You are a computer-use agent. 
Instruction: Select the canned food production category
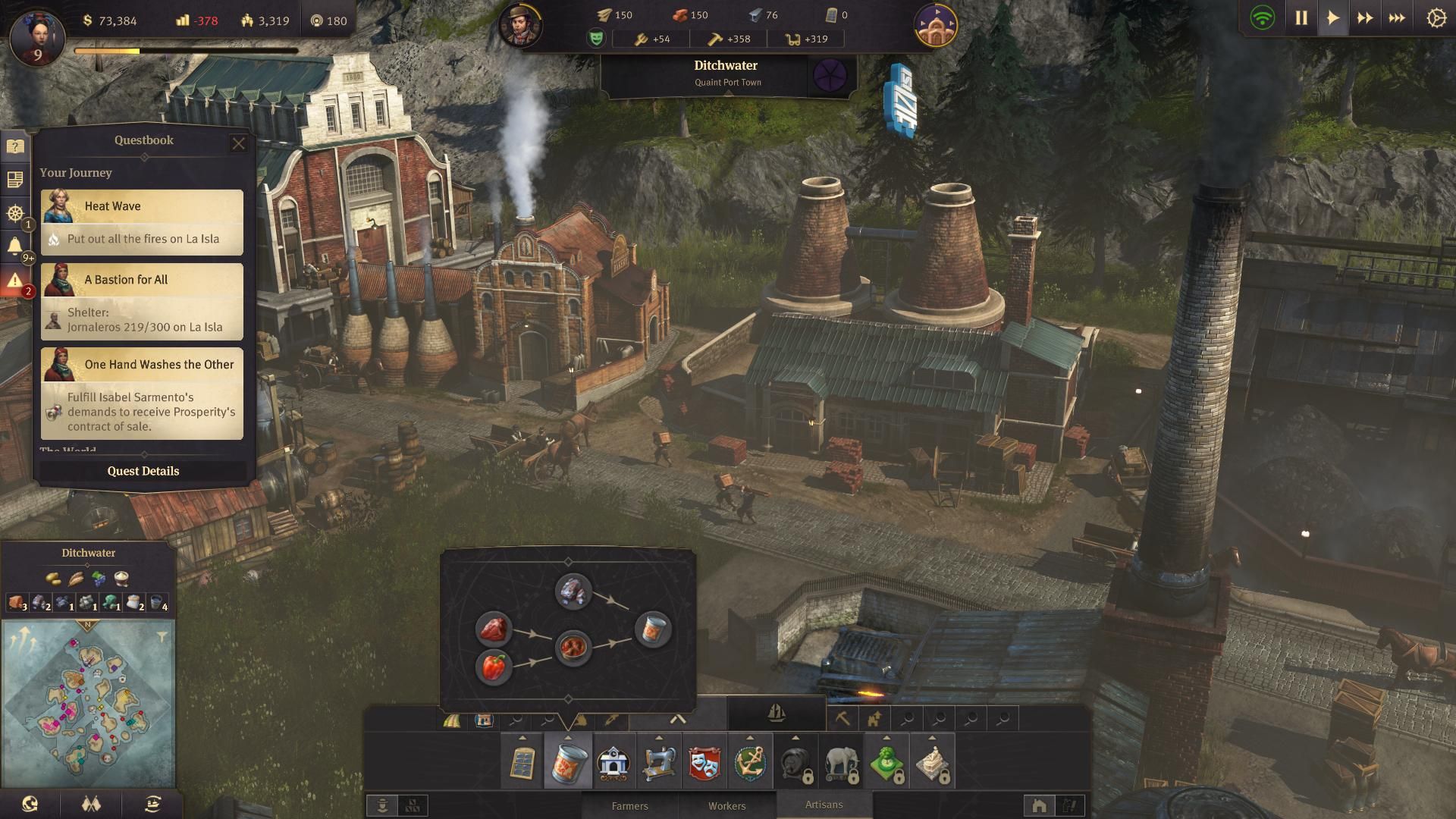pyautogui.click(x=567, y=762)
